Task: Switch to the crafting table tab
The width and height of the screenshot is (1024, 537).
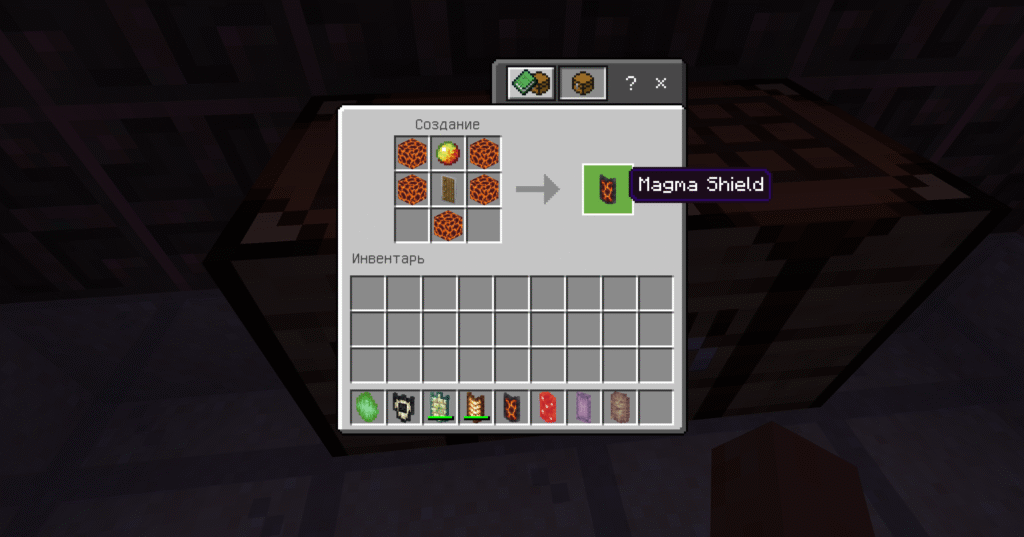Action: (582, 84)
